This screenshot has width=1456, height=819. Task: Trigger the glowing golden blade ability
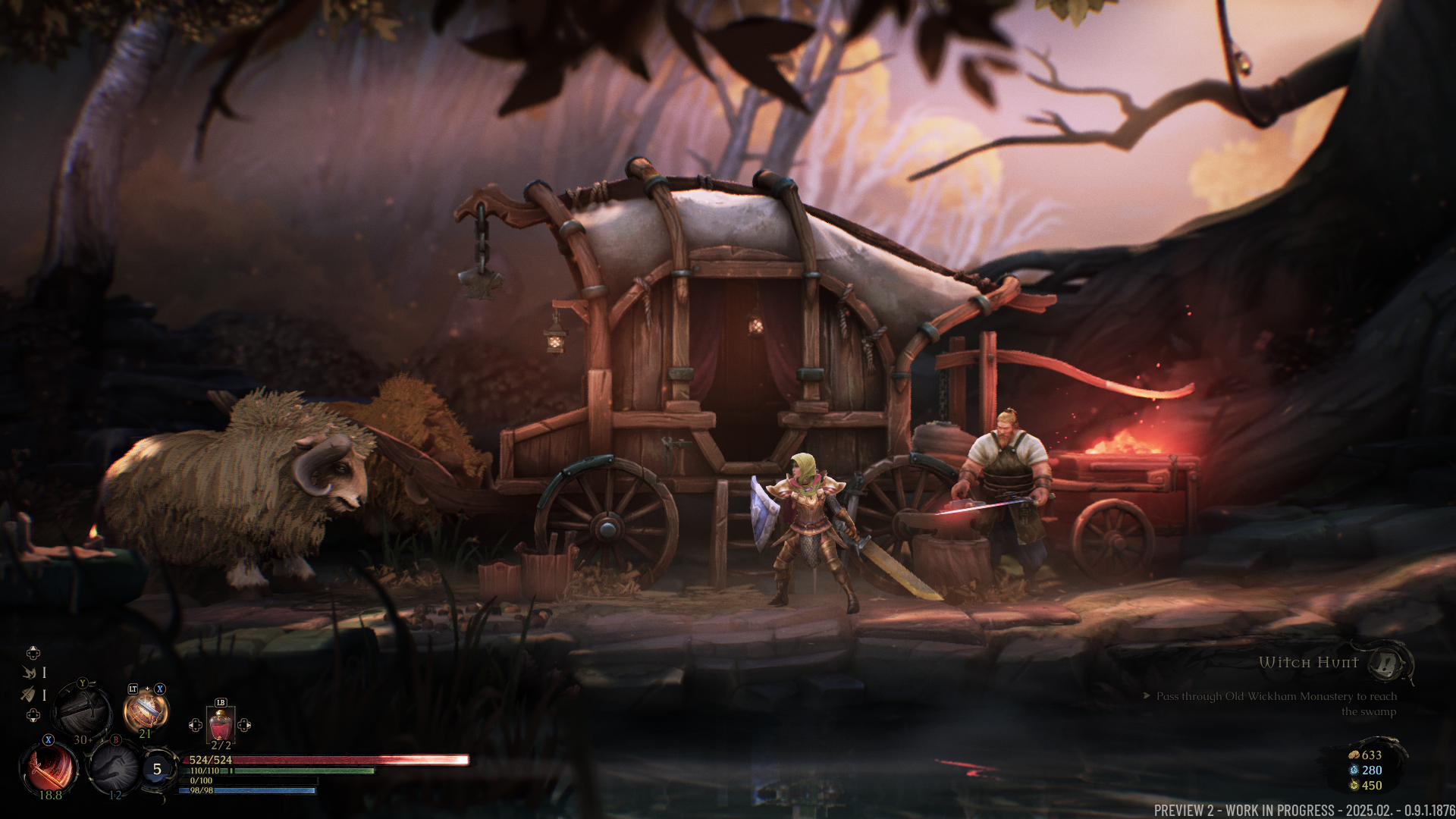point(145,711)
